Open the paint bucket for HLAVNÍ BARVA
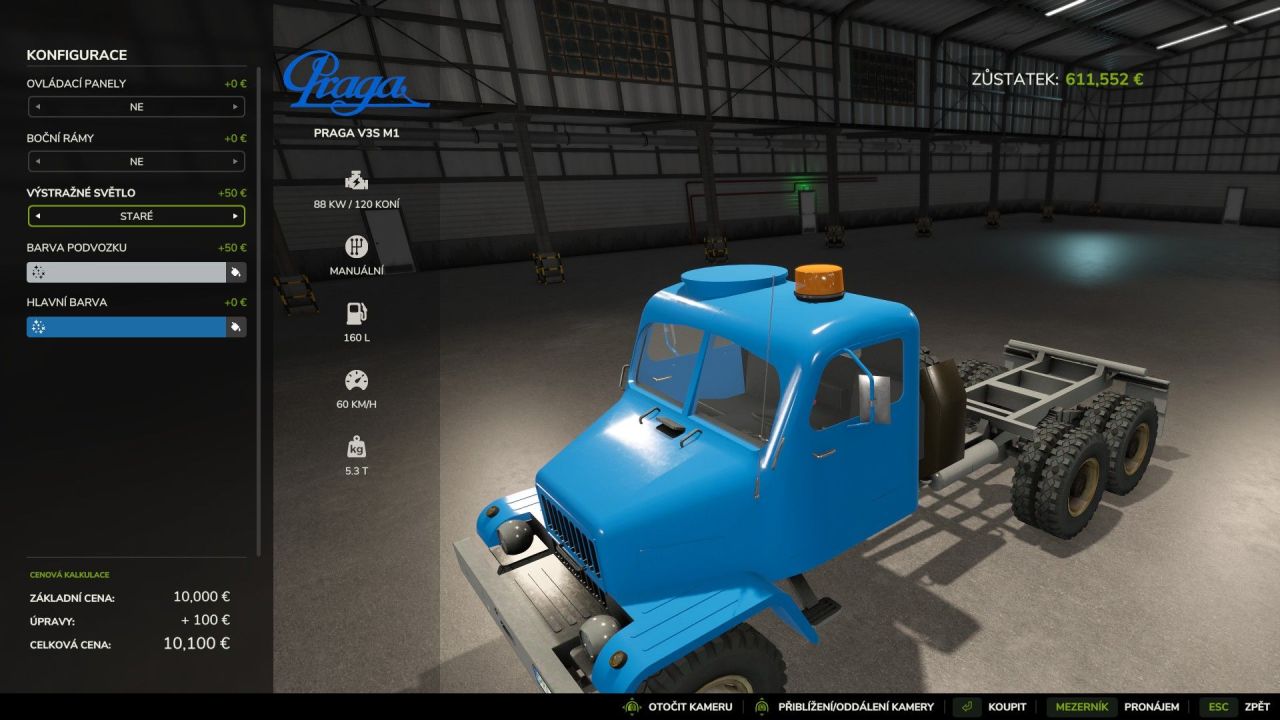Image resolution: width=1280 pixels, height=720 pixels. click(x=236, y=325)
